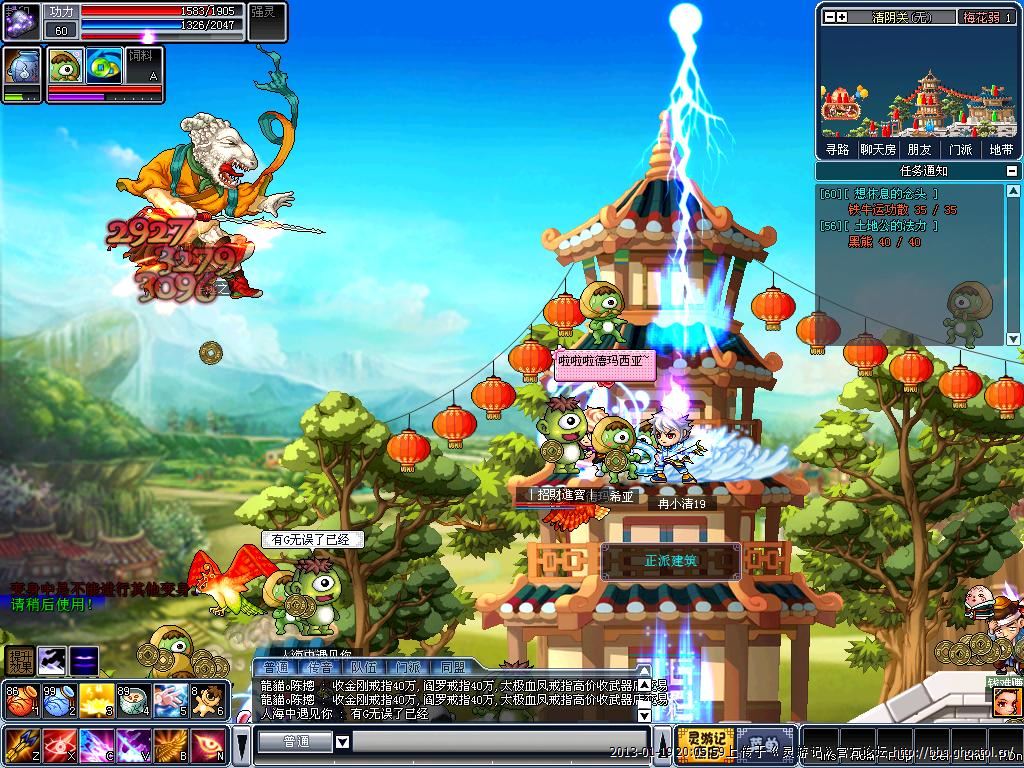Collapse the 任务通知 quest notice panel
The image size is (1024, 768).
[x=1014, y=171]
